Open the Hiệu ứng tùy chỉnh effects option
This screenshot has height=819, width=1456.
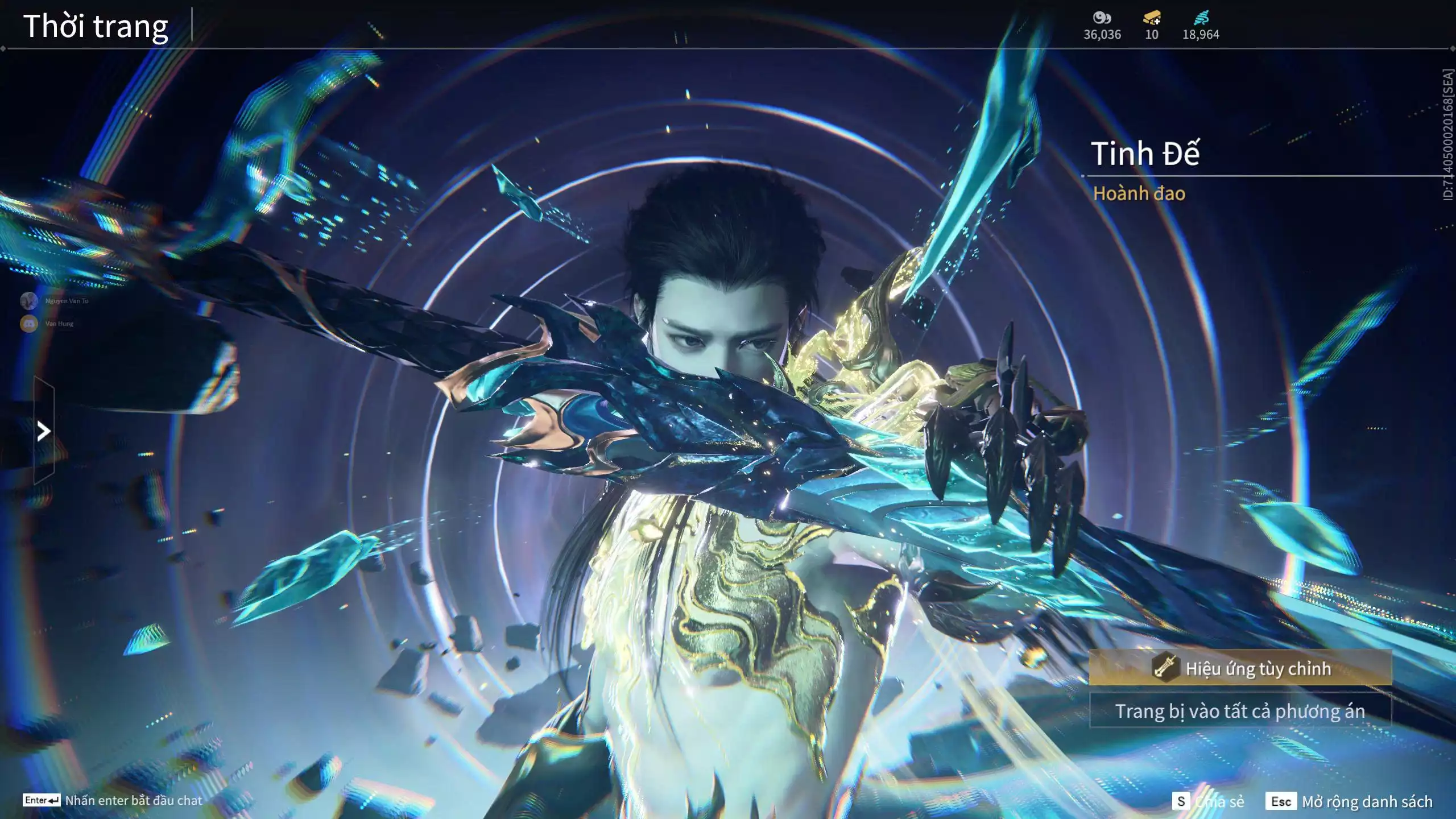[1240, 668]
